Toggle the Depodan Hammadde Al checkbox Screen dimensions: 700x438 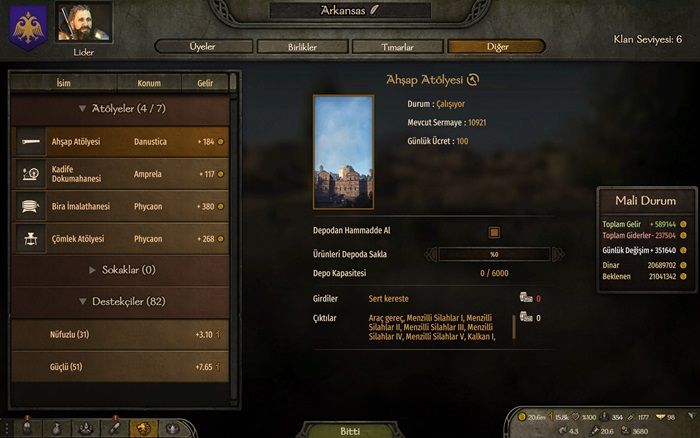(x=493, y=232)
